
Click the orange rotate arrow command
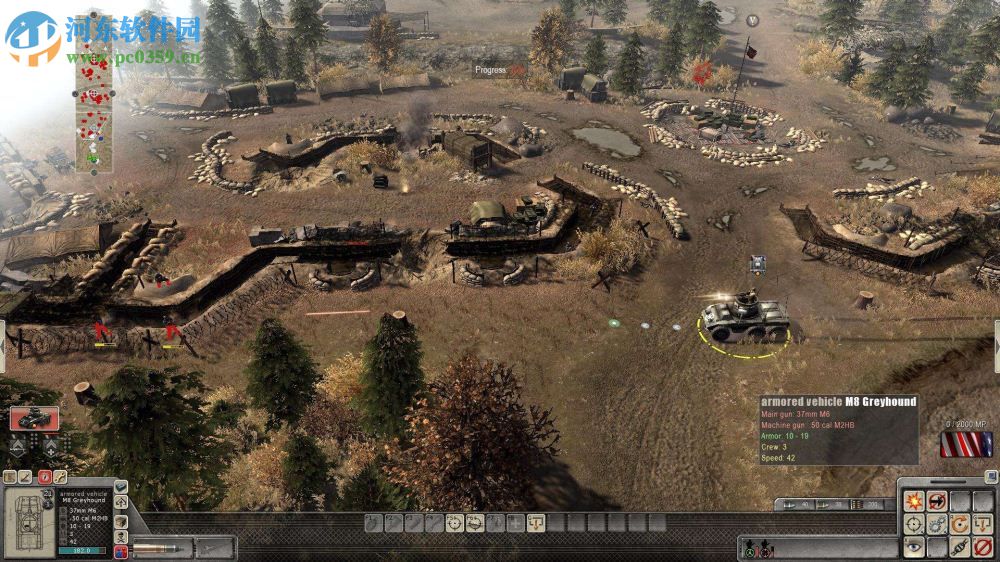pyautogui.click(x=960, y=524)
